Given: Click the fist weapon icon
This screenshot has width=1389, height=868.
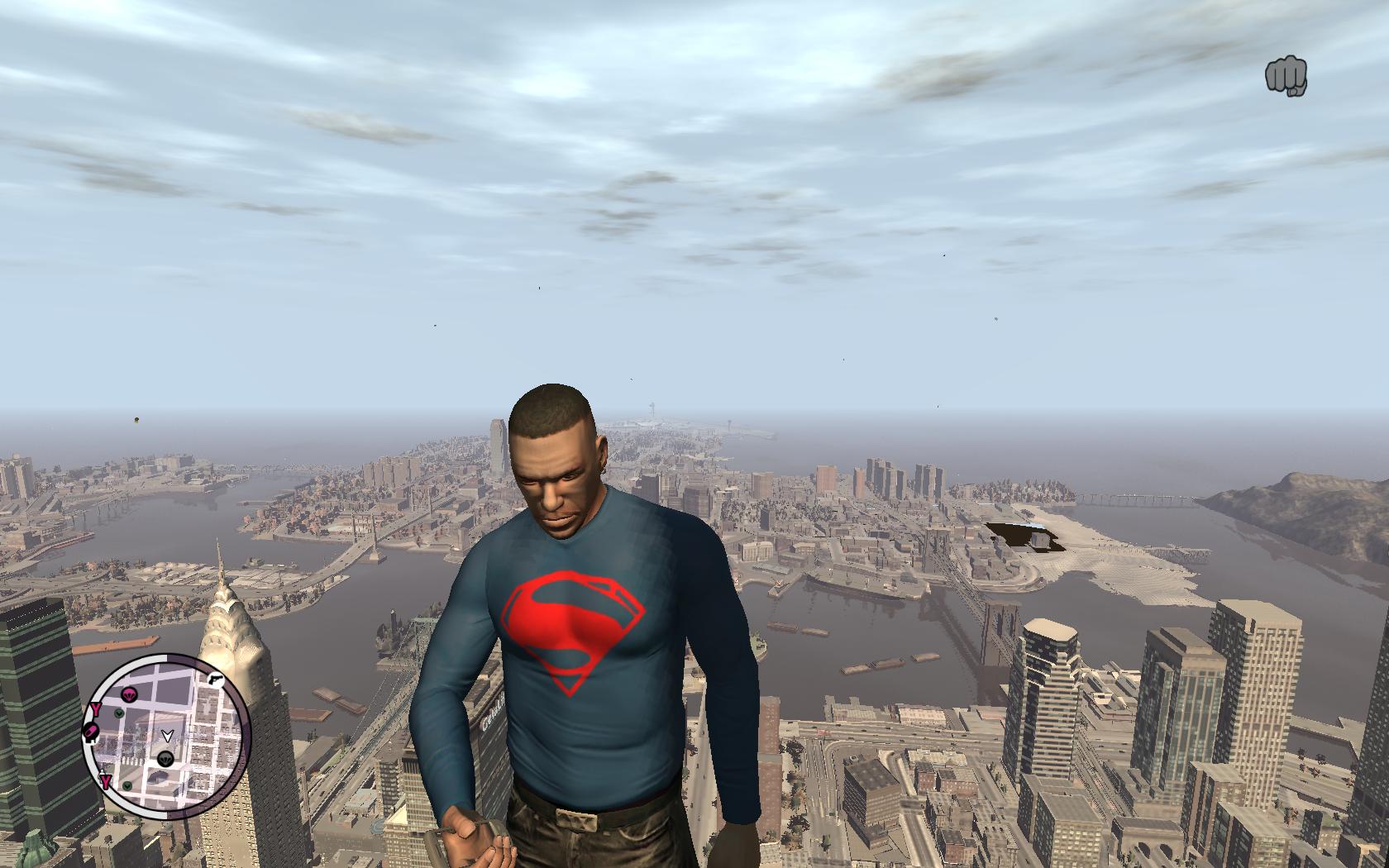Looking at the screenshot, I should (x=1286, y=76).
